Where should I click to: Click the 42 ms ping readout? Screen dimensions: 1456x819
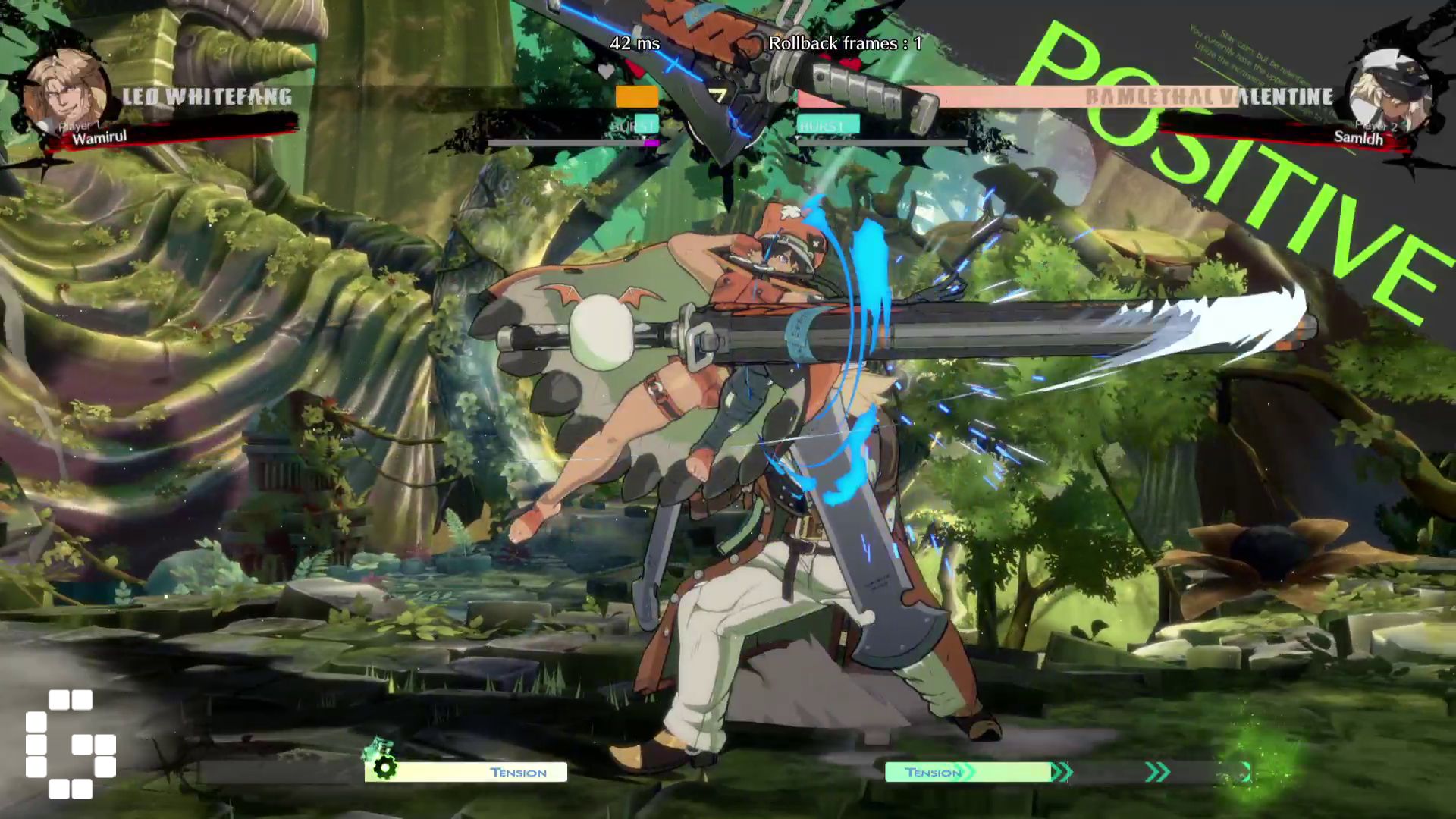[635, 44]
